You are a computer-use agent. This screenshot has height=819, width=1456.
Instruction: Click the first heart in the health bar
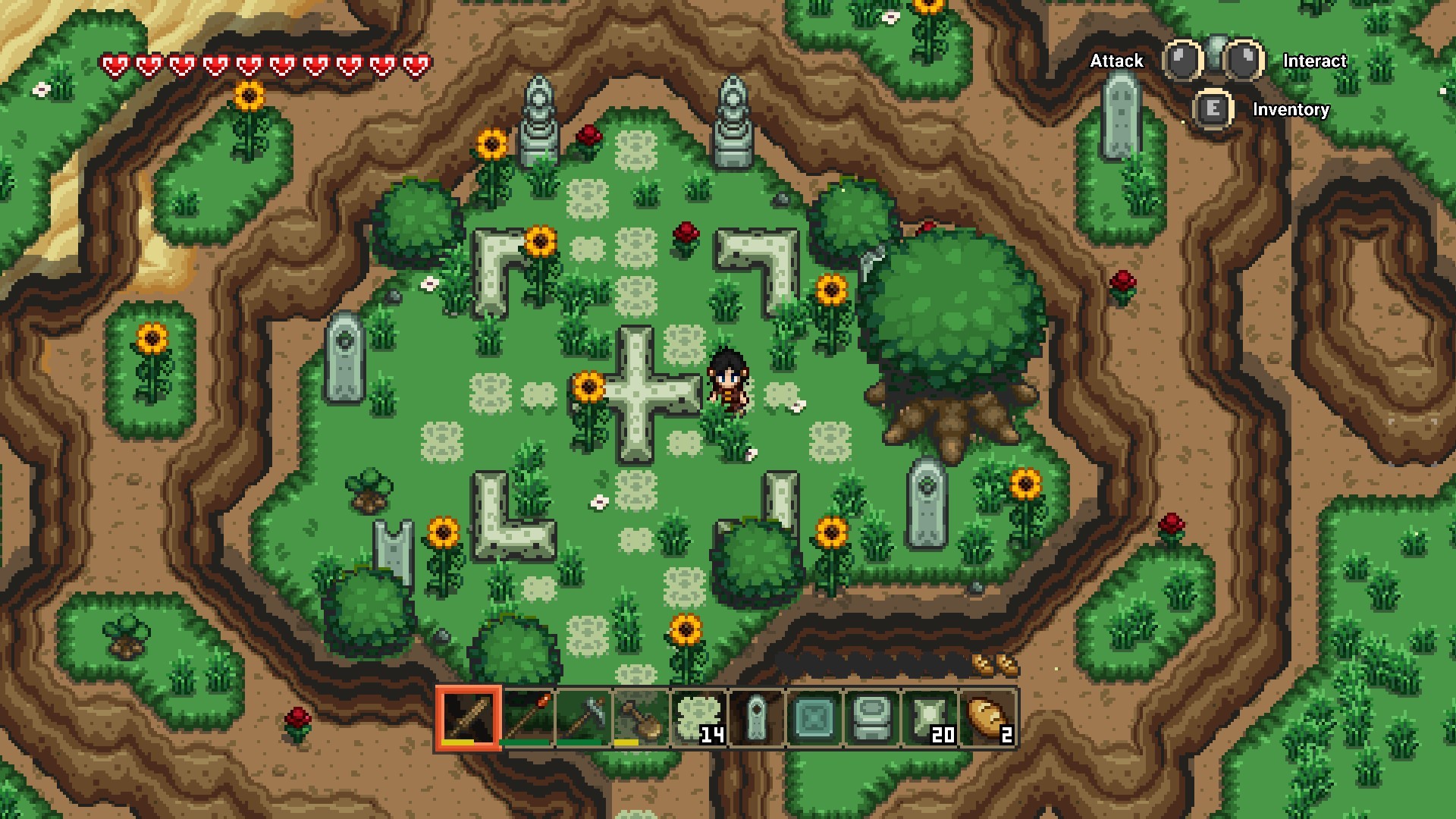coord(114,64)
